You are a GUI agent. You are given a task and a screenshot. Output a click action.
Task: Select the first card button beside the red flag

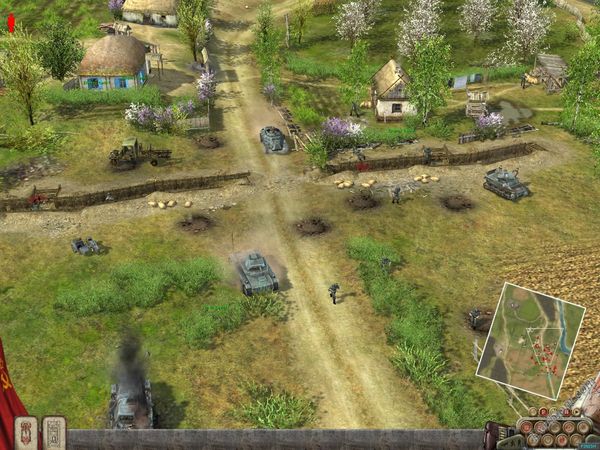[27, 433]
